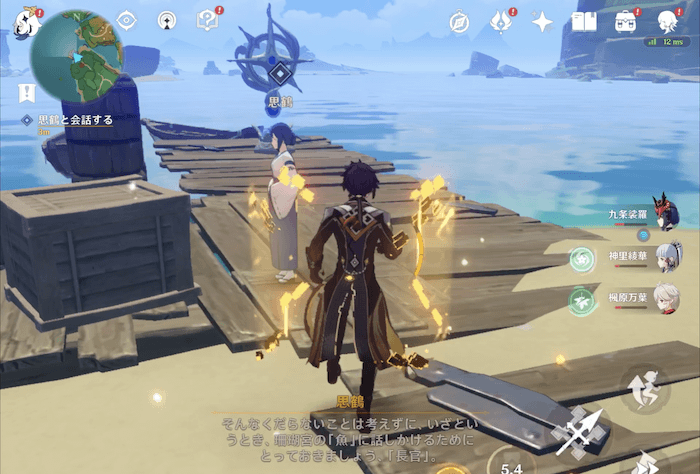Switch to party member 楓原万葉
The height and width of the screenshot is (474, 700).
[664, 299]
